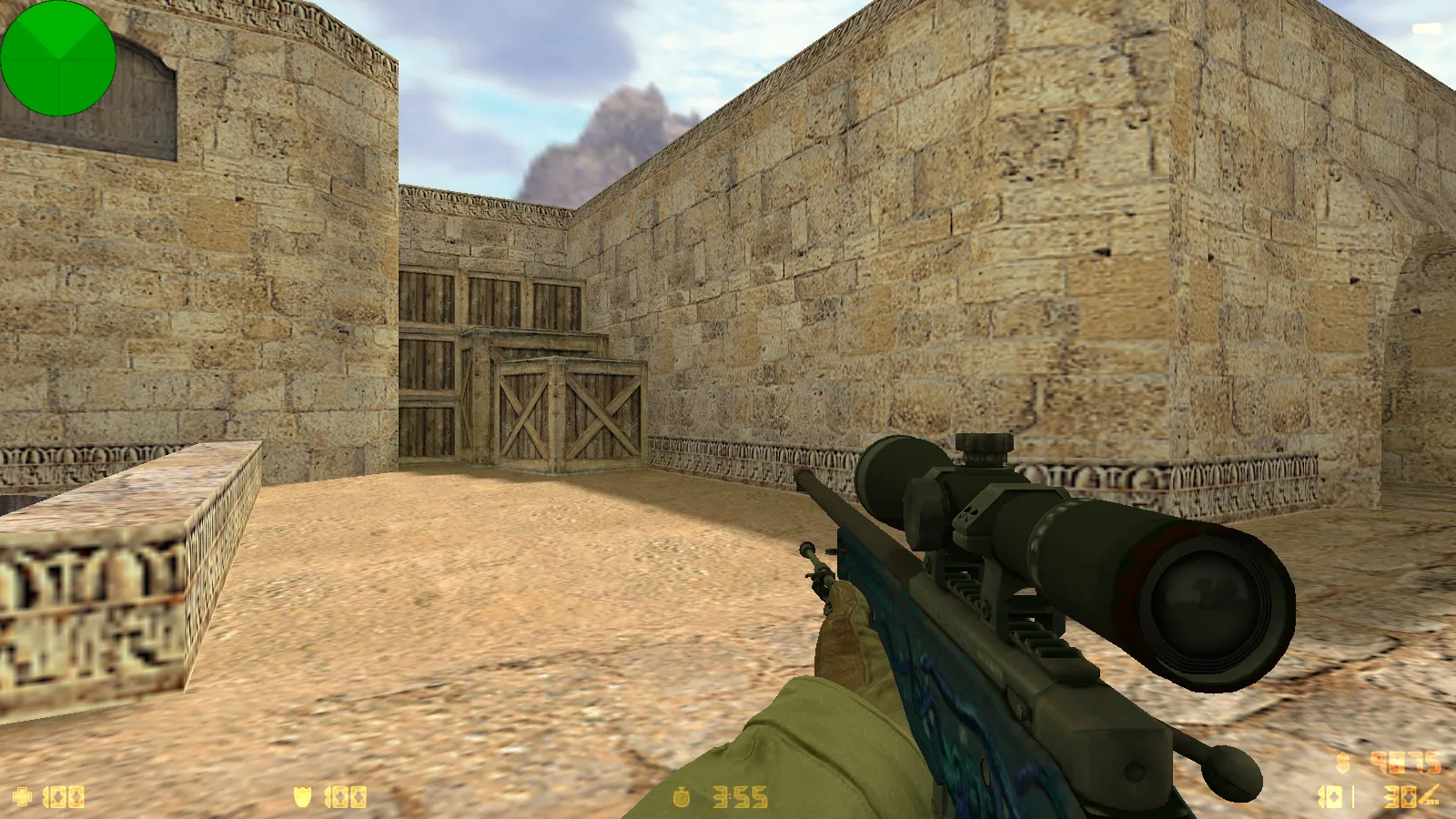This screenshot has height=819, width=1456.
Task: Click the armor shield icon
Action: [x=302, y=796]
